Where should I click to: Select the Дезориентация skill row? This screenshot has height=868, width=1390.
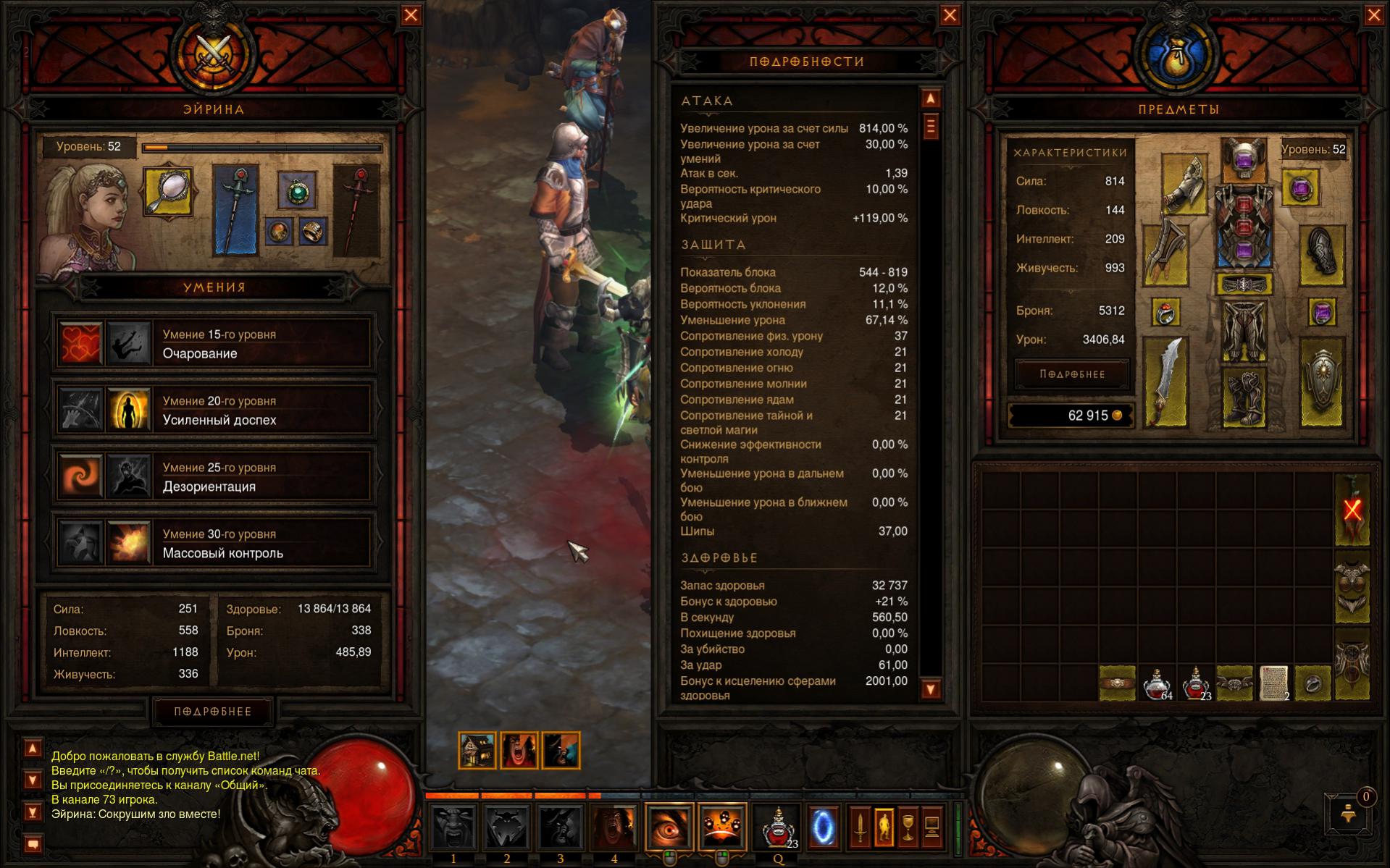coord(214,477)
